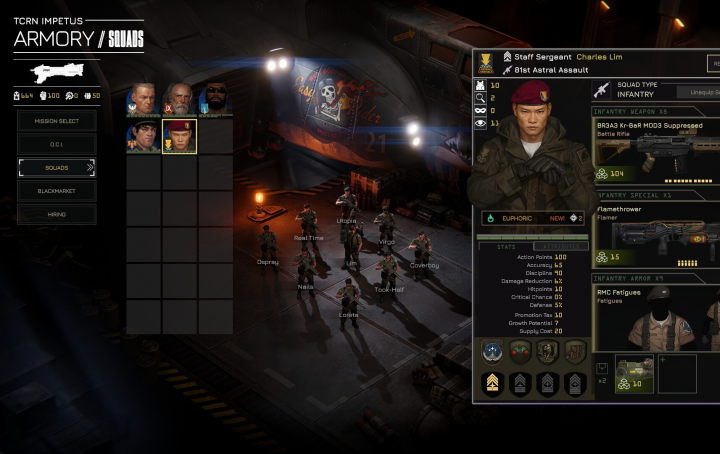This screenshot has height=454, width=720.
Task: Choose the white-bearded soldier portrait
Action: click(x=178, y=100)
